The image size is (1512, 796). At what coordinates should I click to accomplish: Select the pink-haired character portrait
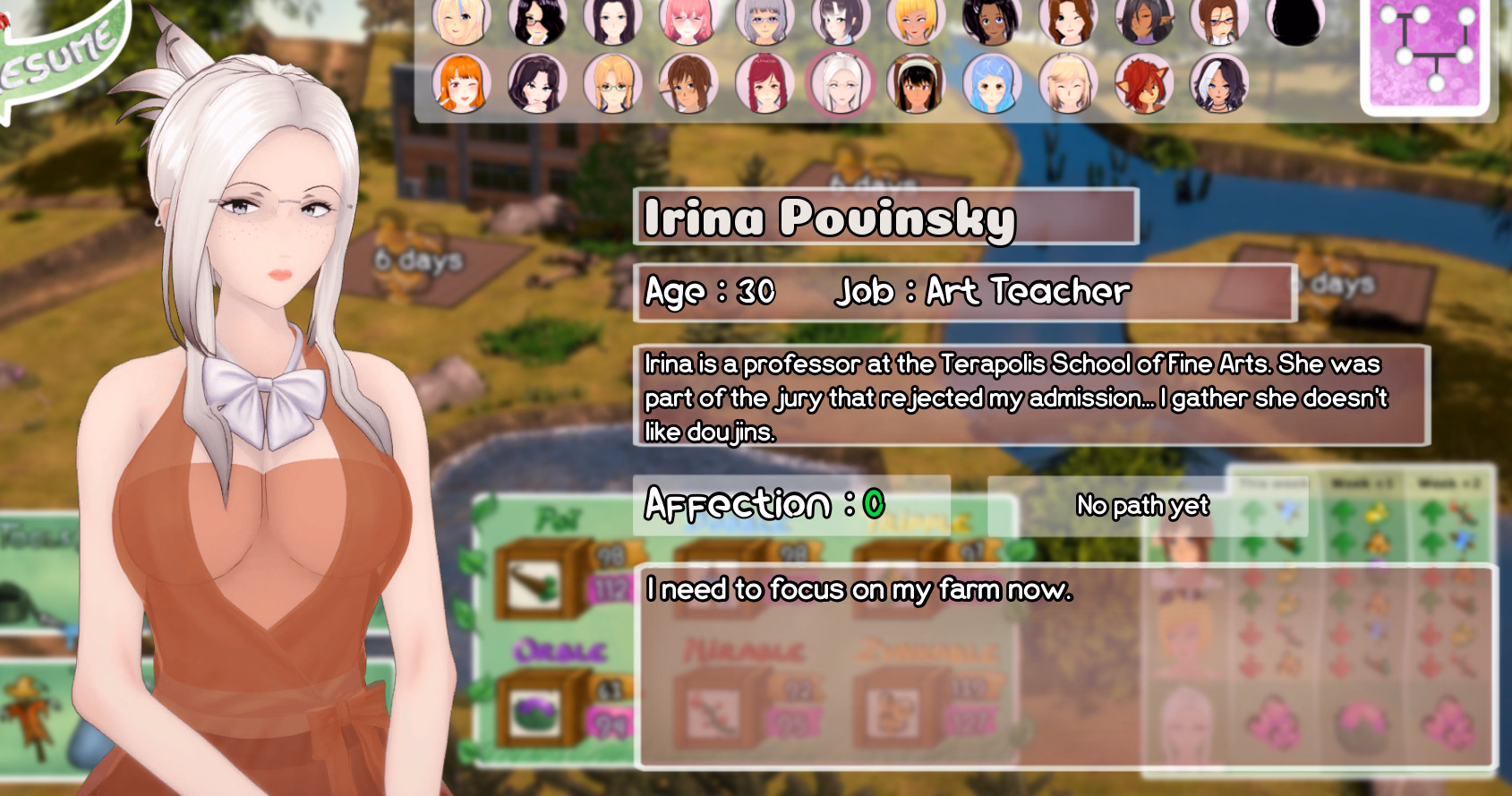[x=688, y=20]
